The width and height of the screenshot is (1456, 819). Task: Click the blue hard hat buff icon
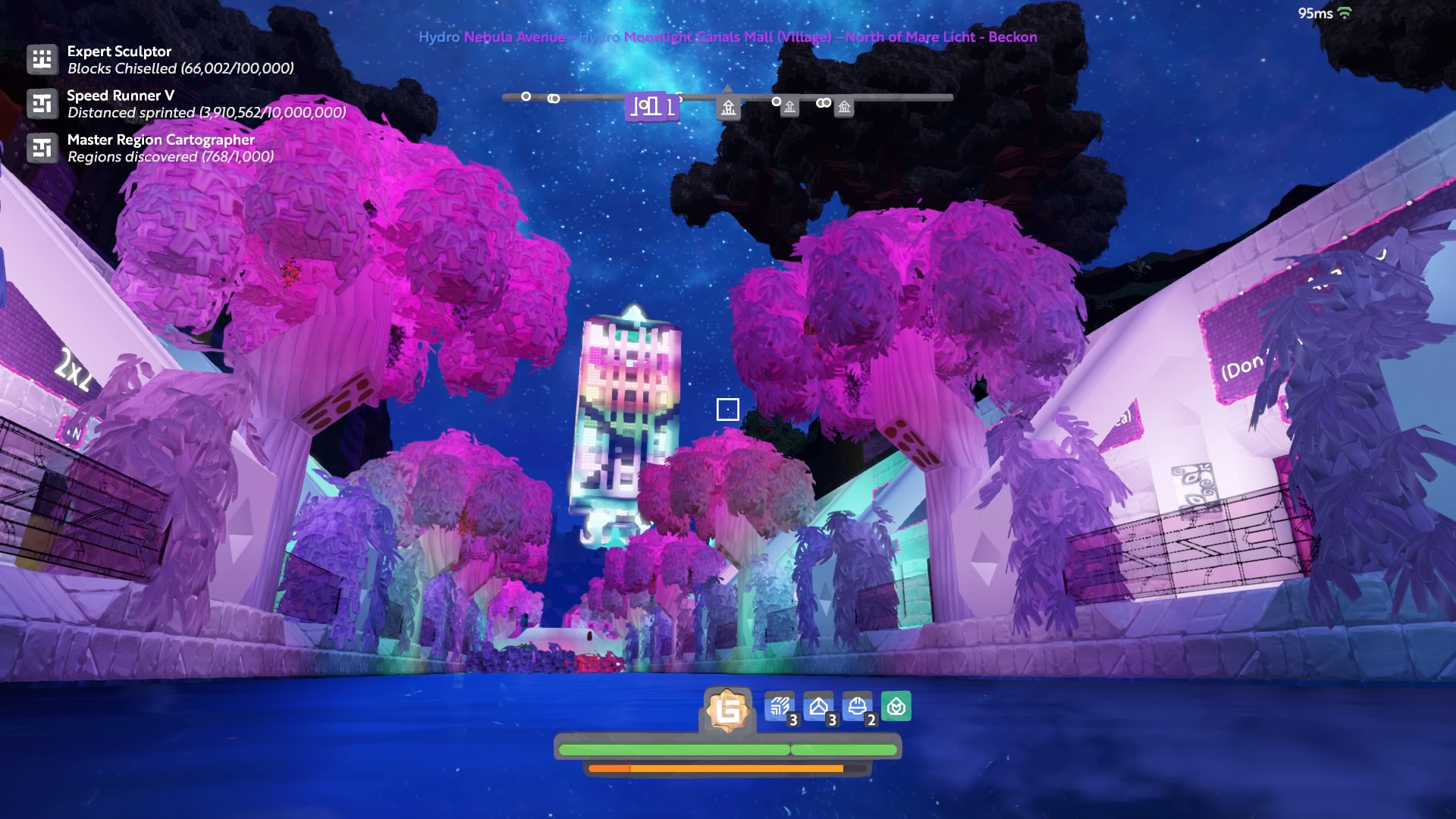coord(857,708)
